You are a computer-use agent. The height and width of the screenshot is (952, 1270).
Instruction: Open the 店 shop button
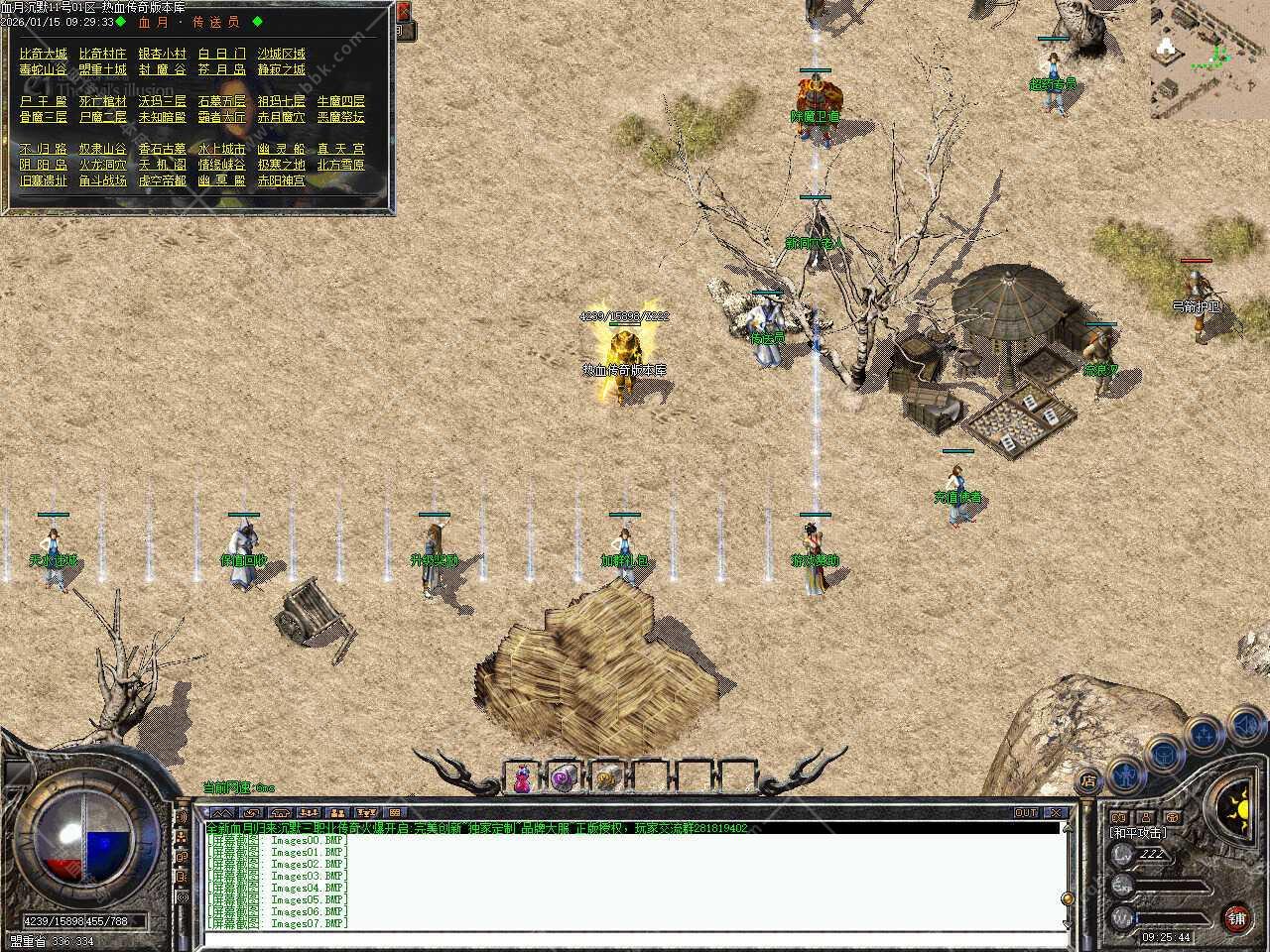[x=1088, y=780]
